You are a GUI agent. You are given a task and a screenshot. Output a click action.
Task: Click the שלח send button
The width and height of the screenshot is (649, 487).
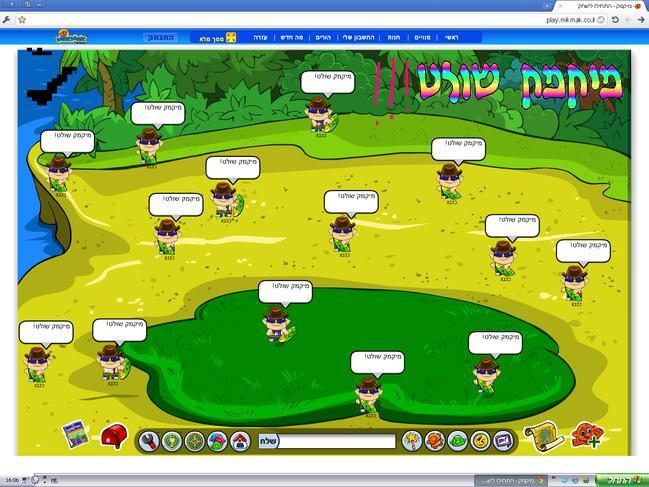(268, 440)
